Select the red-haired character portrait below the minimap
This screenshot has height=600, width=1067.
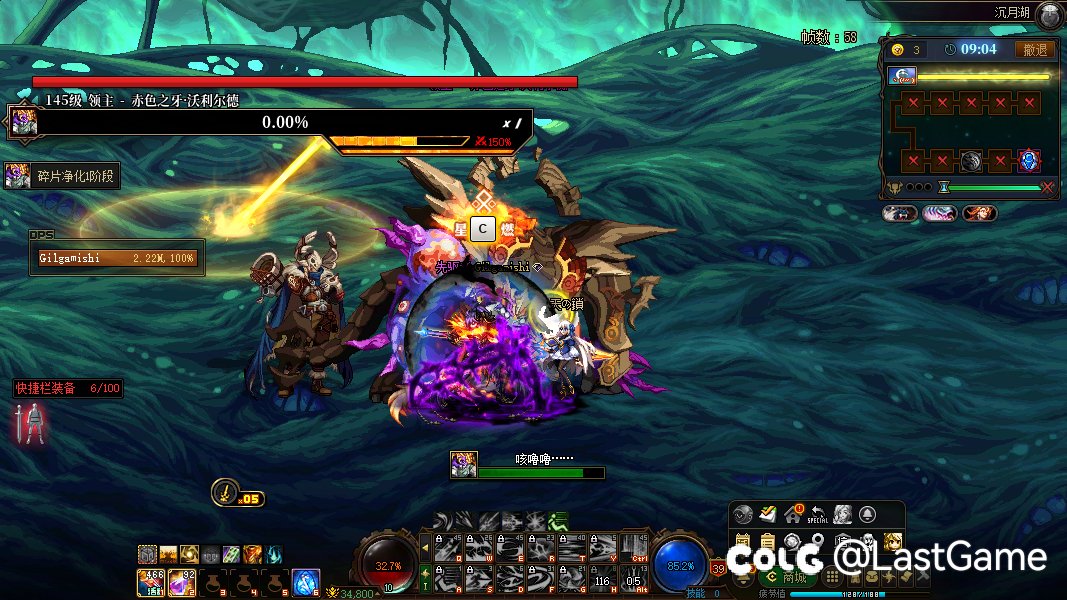click(979, 213)
